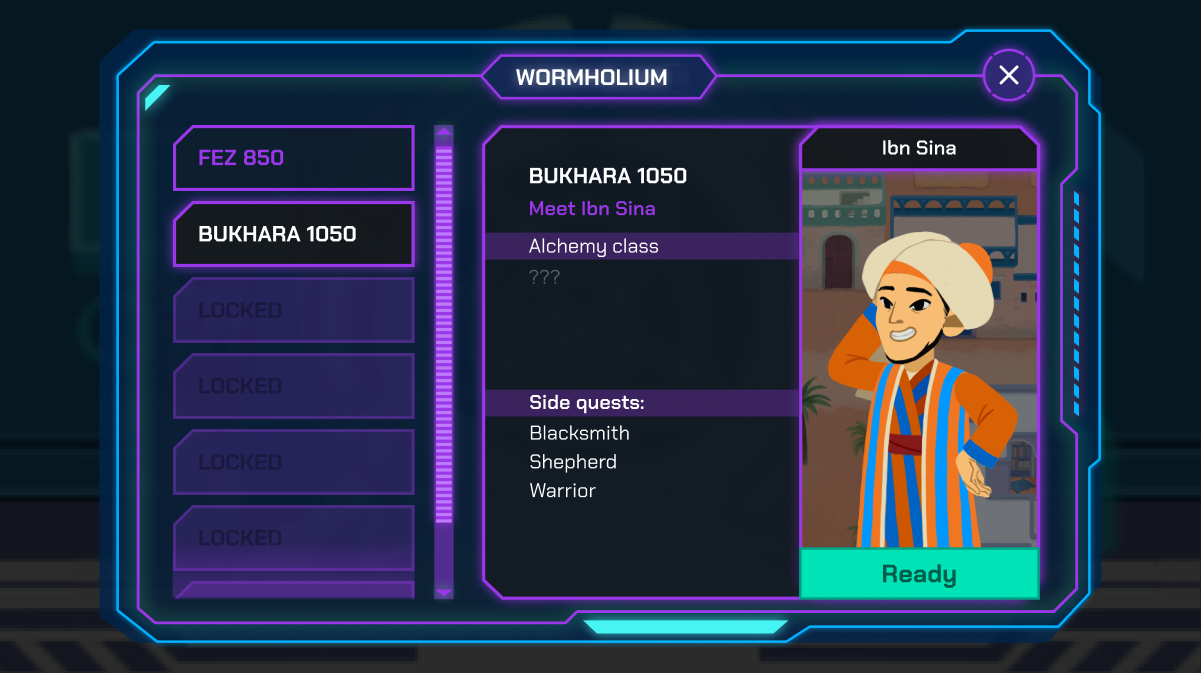This screenshot has height=673, width=1201.
Task: Choose the BUKHARA 1050 destination
Action: [293, 234]
